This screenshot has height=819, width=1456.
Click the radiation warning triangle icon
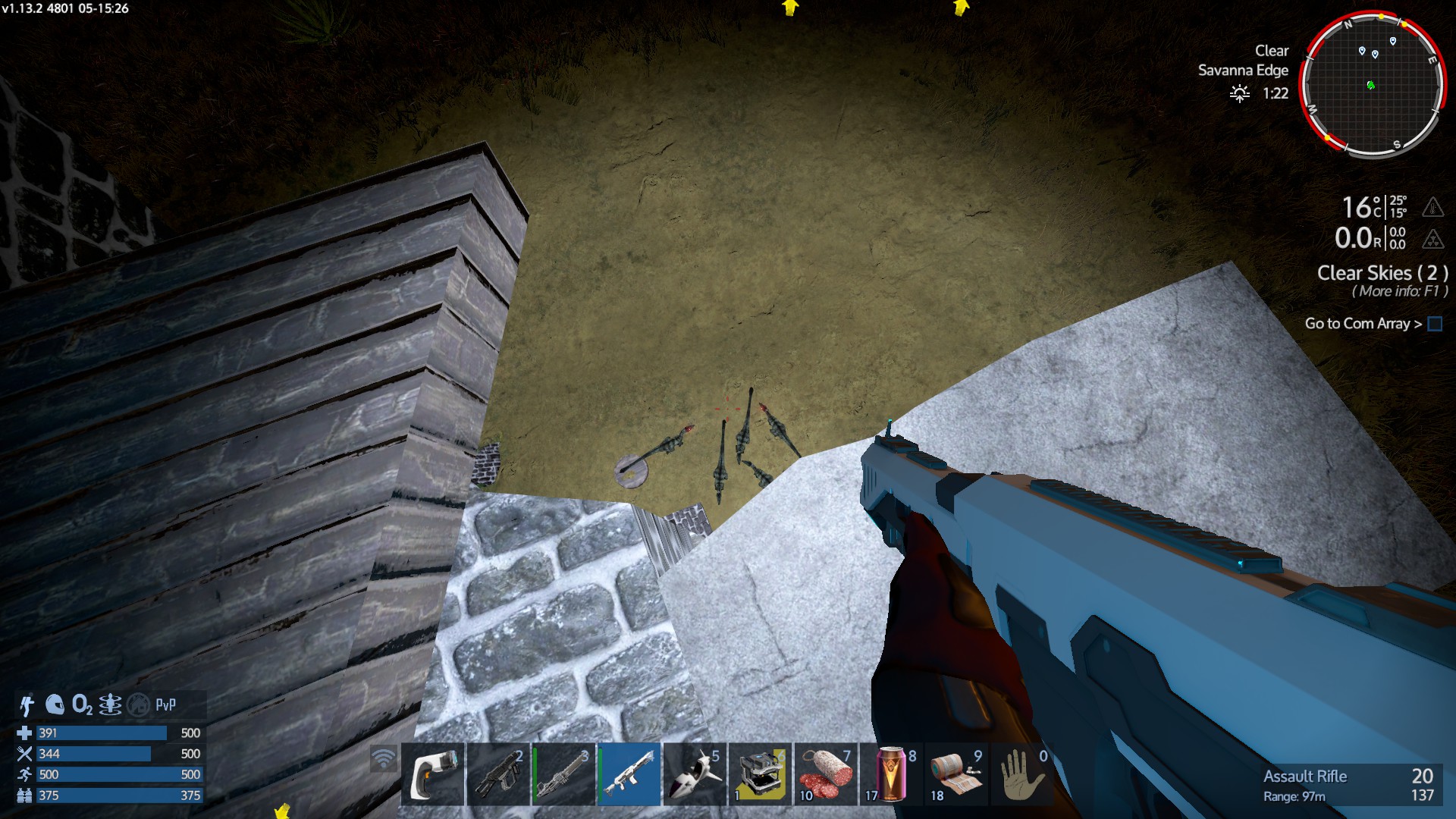pos(1432,240)
